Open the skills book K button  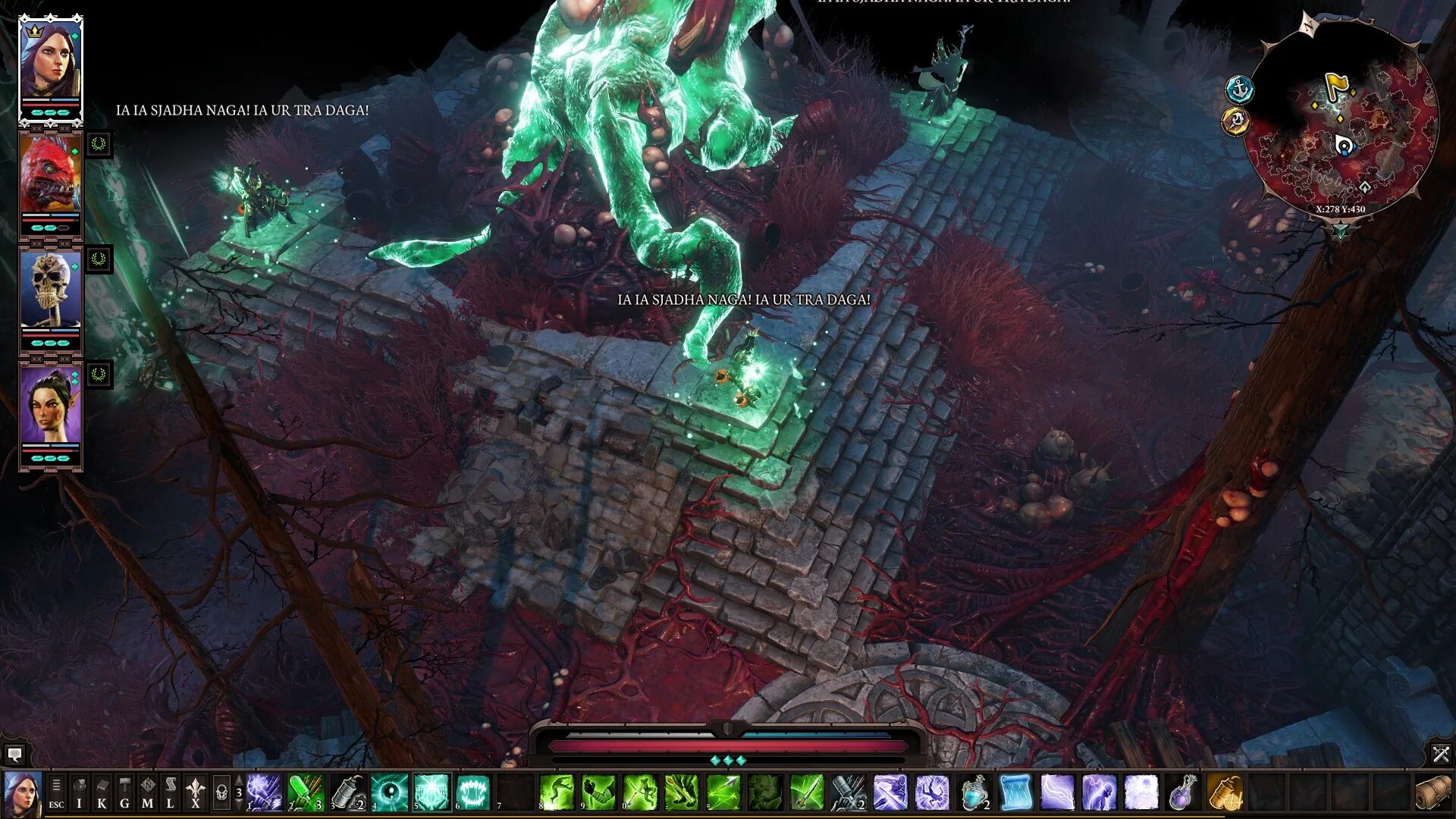(x=102, y=793)
